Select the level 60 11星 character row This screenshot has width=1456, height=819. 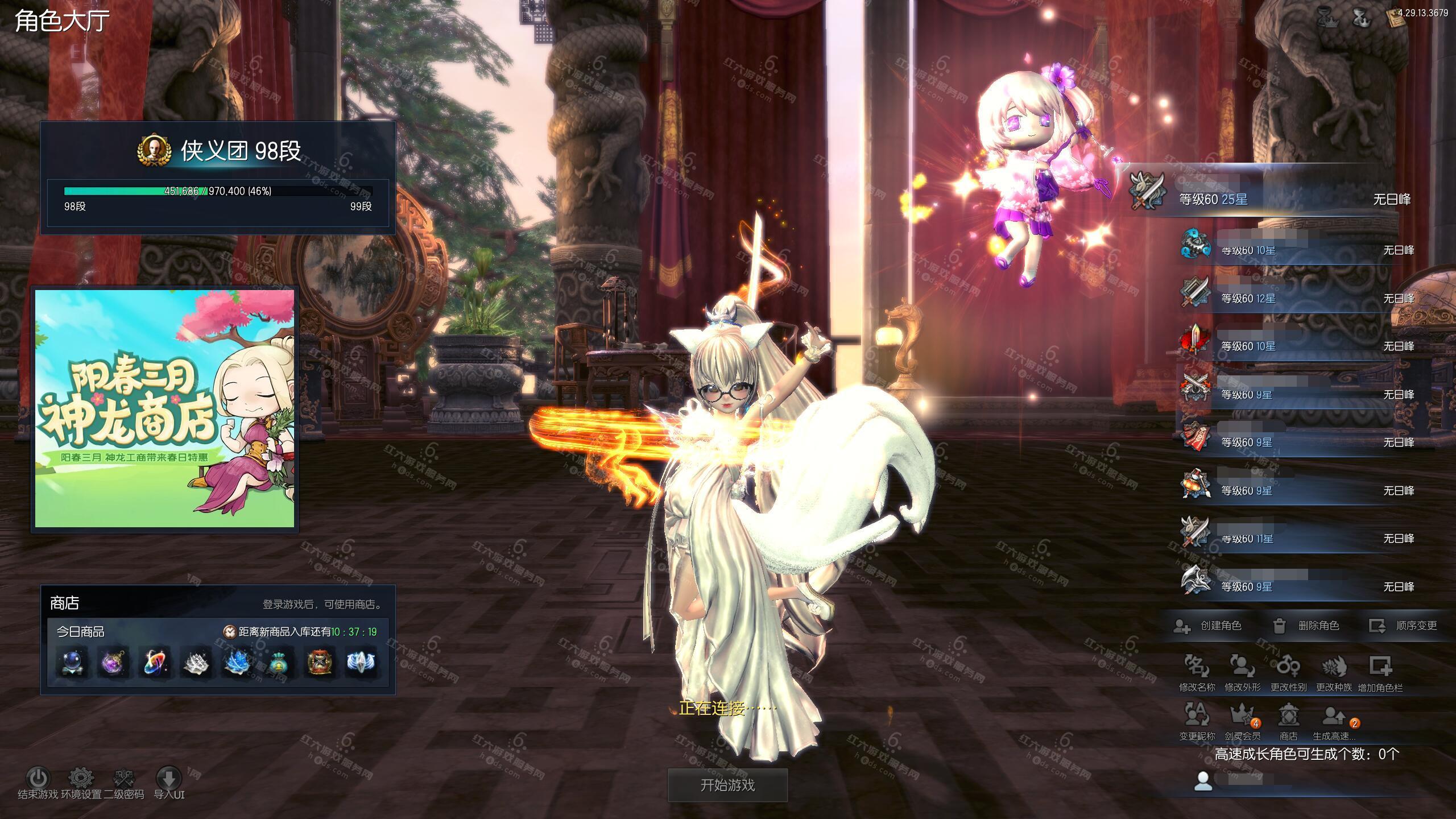(x=1297, y=538)
